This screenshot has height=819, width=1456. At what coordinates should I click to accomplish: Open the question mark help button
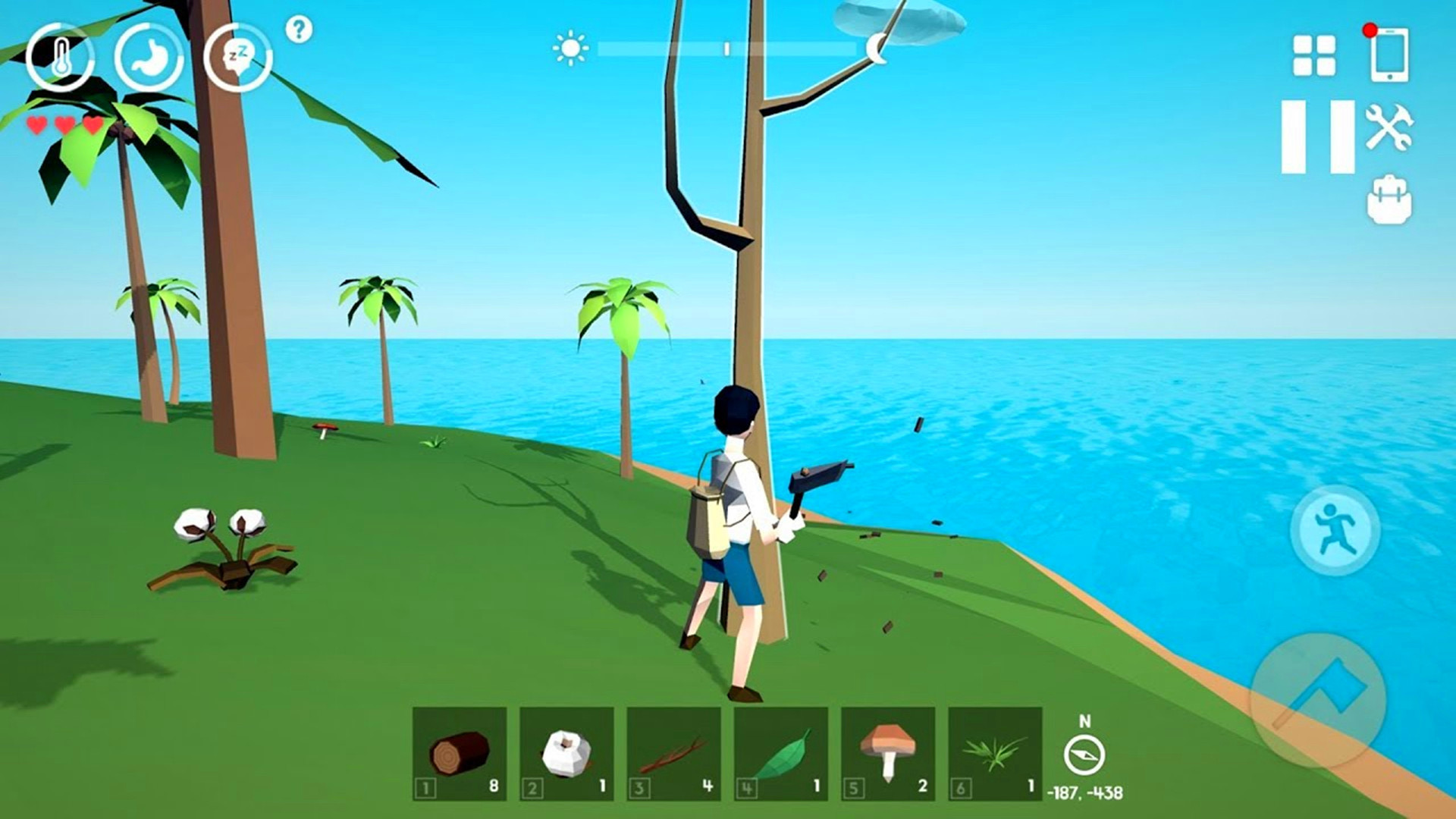tap(299, 30)
